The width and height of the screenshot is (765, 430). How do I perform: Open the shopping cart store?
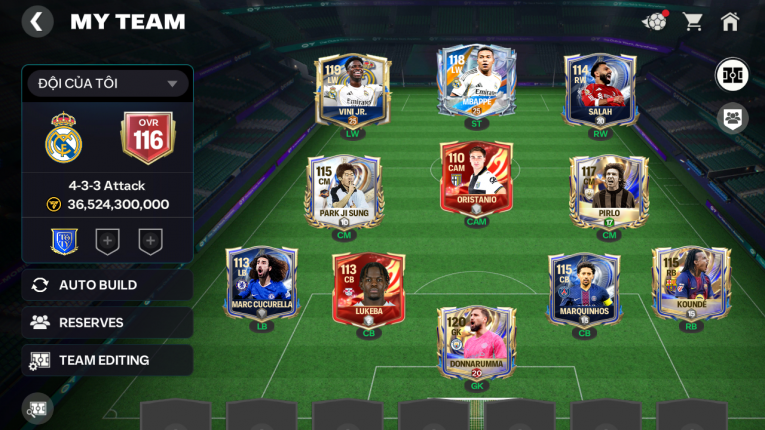(692, 21)
